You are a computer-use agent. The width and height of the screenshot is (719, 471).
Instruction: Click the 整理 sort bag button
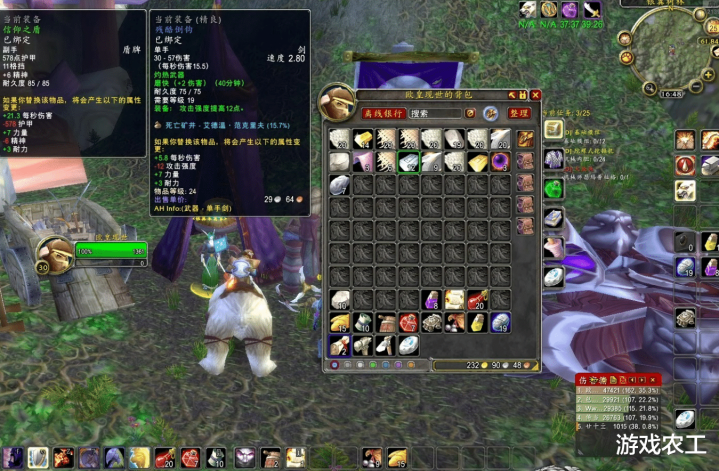pyautogui.click(x=518, y=114)
